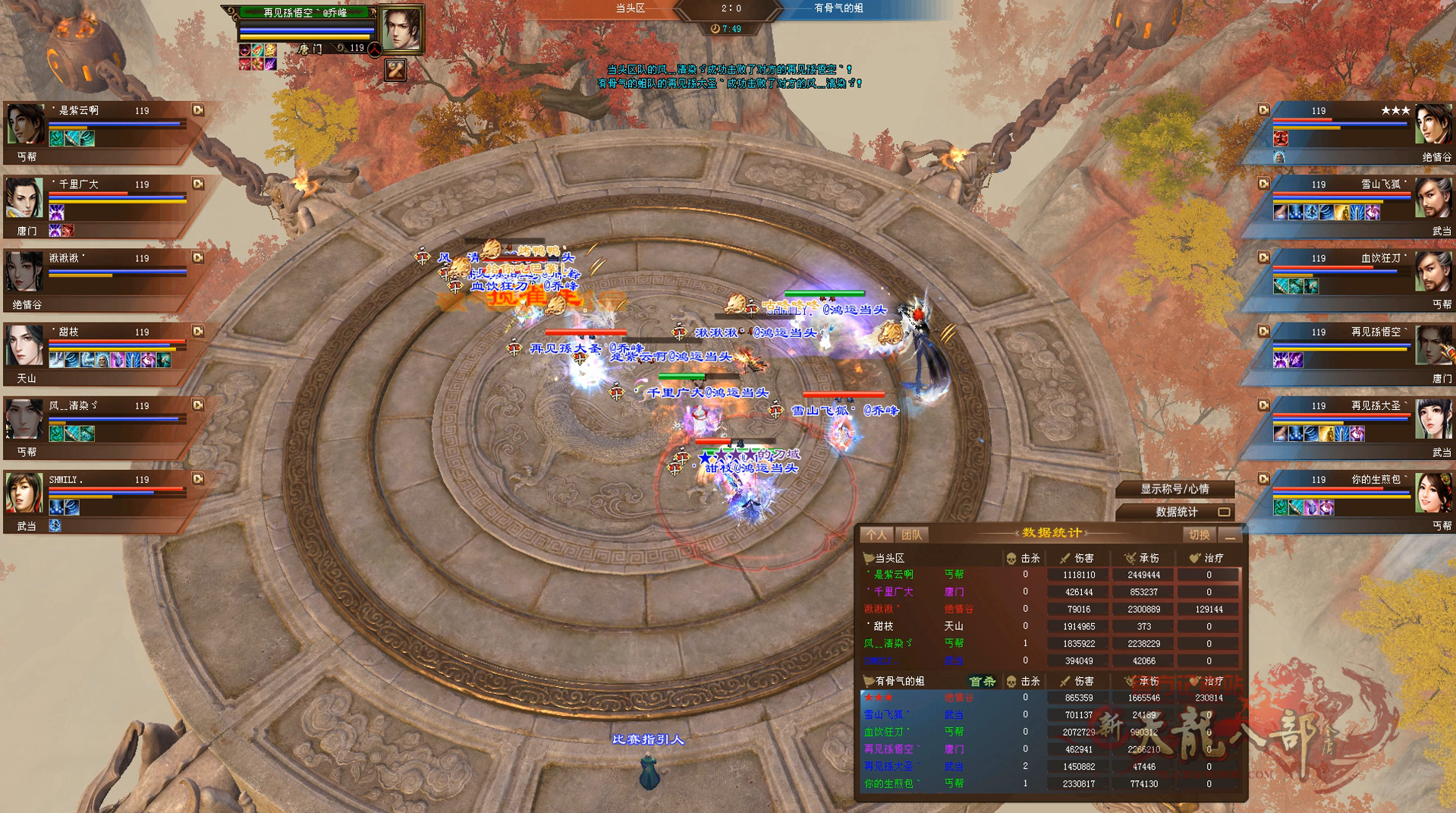
Task: Click the 切换 button in statistics panel
Action: pyautogui.click(x=1199, y=534)
